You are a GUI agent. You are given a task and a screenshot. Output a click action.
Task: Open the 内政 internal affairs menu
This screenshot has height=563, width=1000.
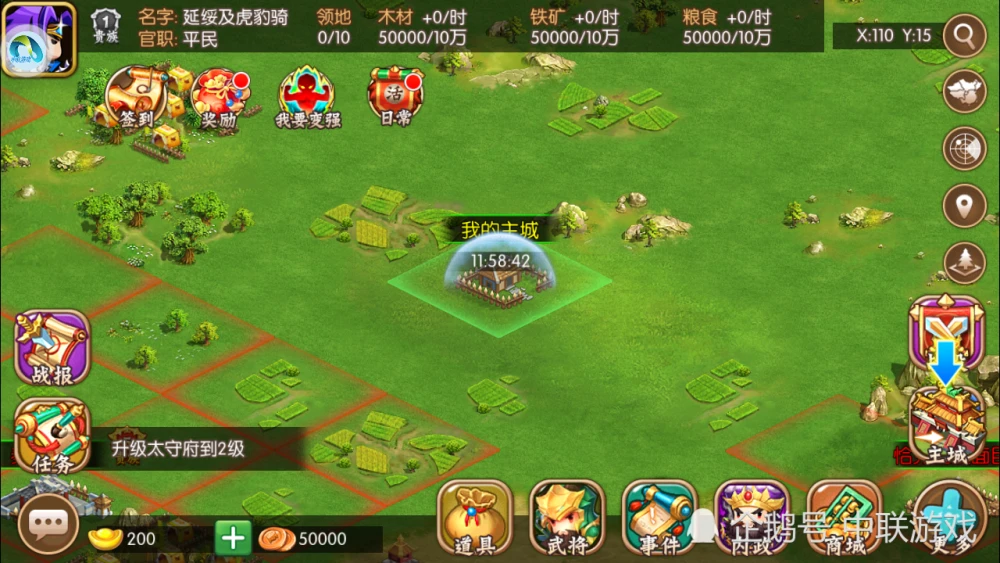pyautogui.click(x=751, y=517)
